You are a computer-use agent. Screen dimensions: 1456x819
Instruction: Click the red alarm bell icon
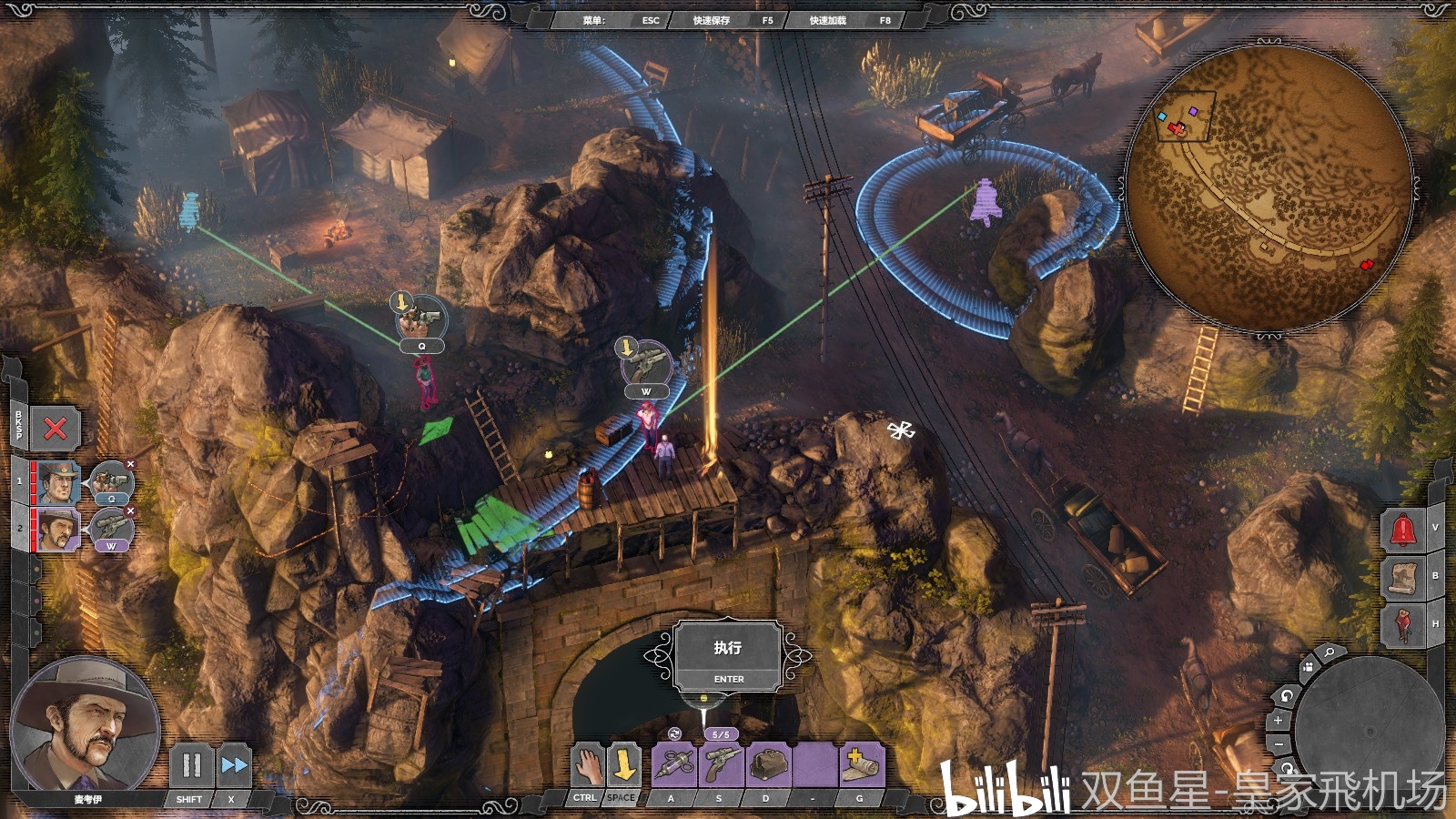[x=1402, y=530]
